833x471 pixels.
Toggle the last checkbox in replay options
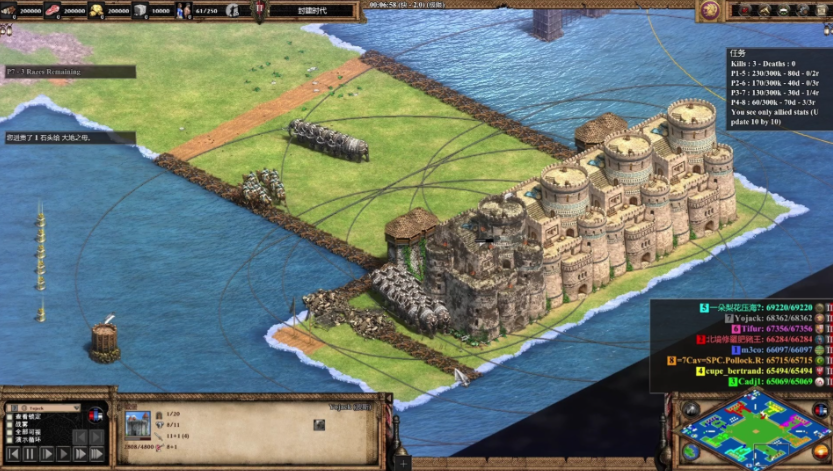point(11,440)
